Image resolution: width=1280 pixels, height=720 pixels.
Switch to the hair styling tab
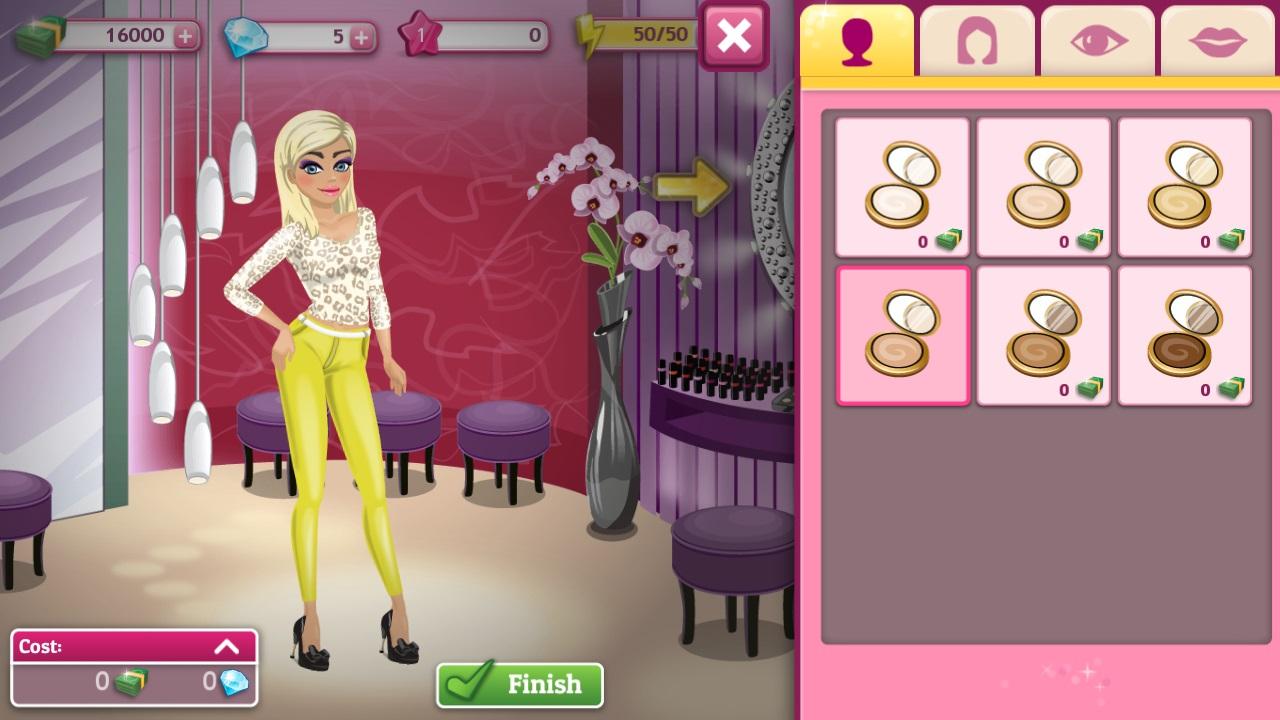pos(976,38)
